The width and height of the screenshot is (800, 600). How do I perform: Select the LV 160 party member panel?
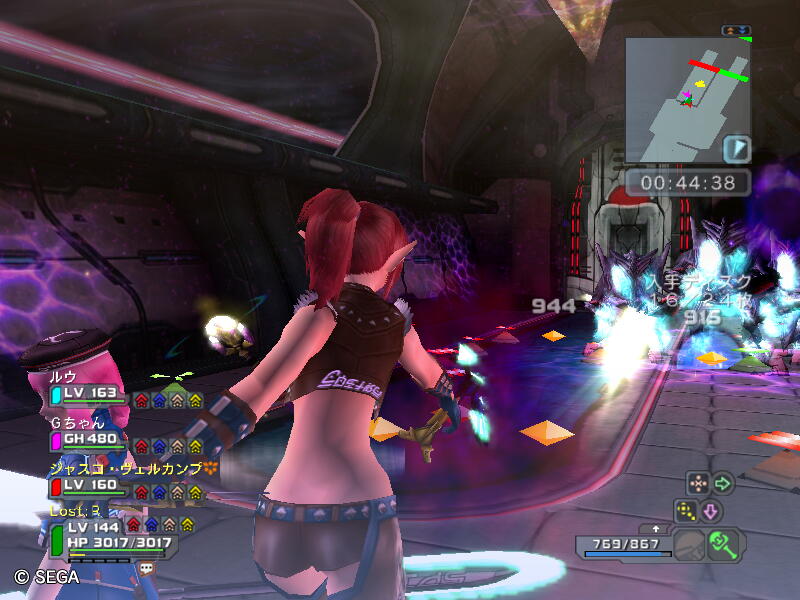click(90, 486)
